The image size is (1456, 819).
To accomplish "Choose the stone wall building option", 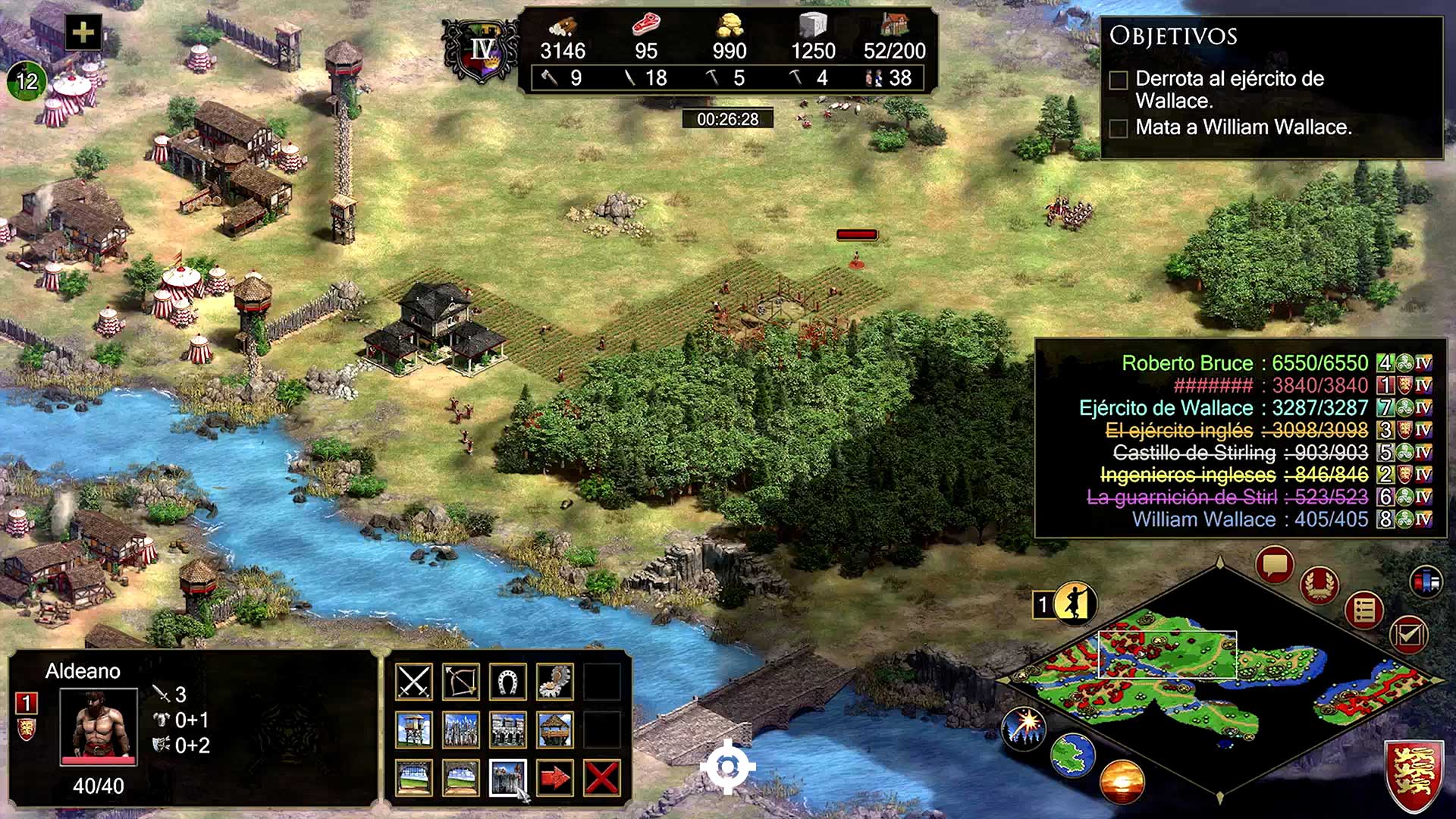I will (x=507, y=730).
